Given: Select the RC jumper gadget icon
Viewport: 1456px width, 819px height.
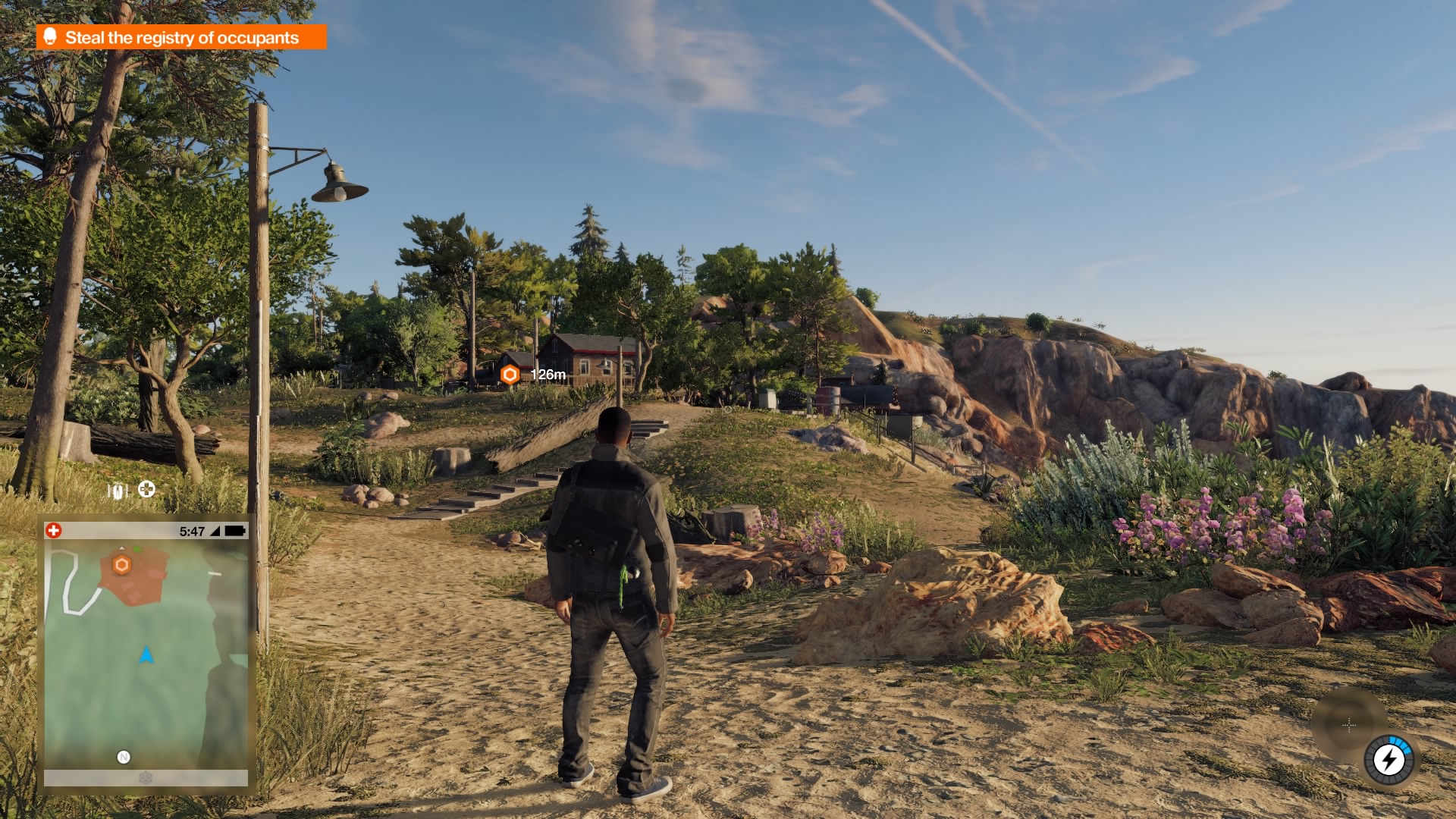Looking at the screenshot, I should (x=118, y=491).
